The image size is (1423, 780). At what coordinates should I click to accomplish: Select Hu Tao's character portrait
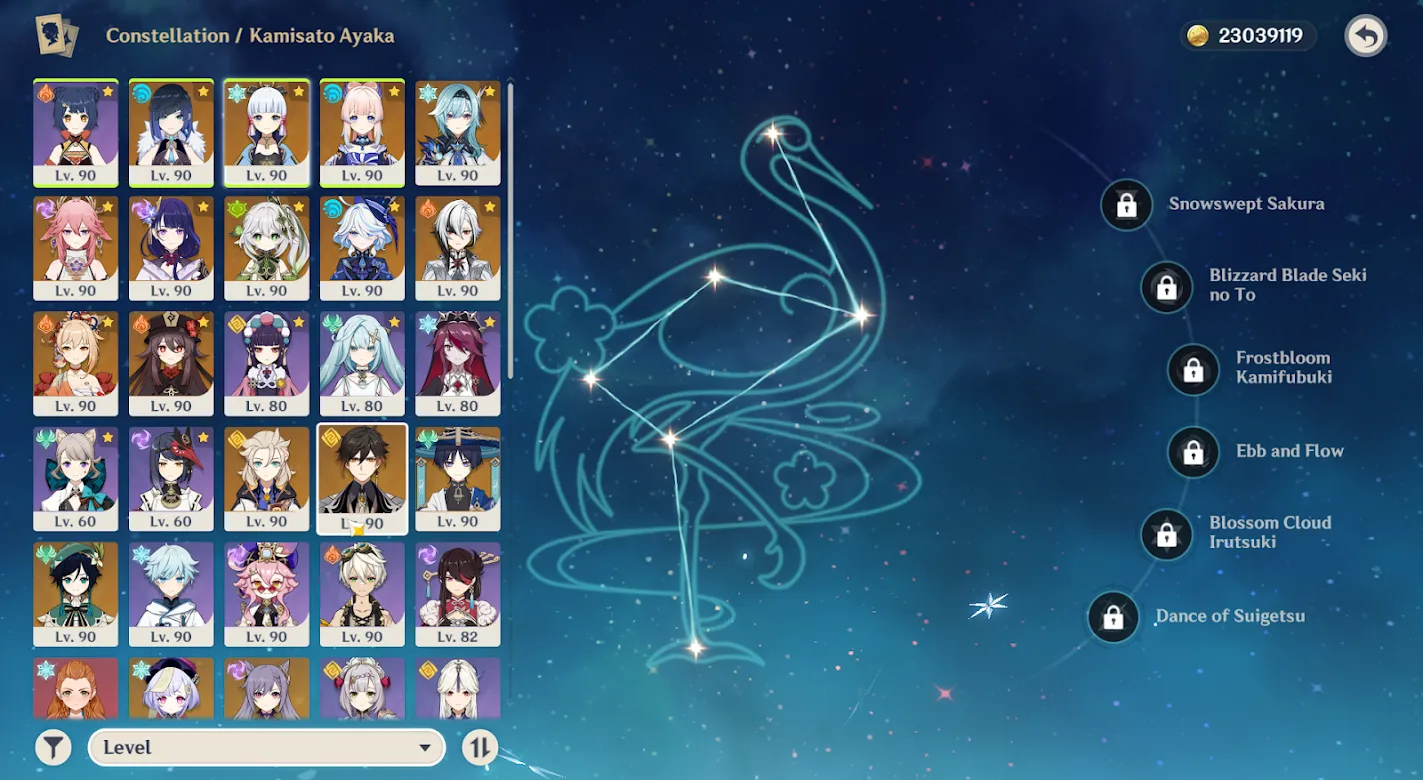[171, 363]
